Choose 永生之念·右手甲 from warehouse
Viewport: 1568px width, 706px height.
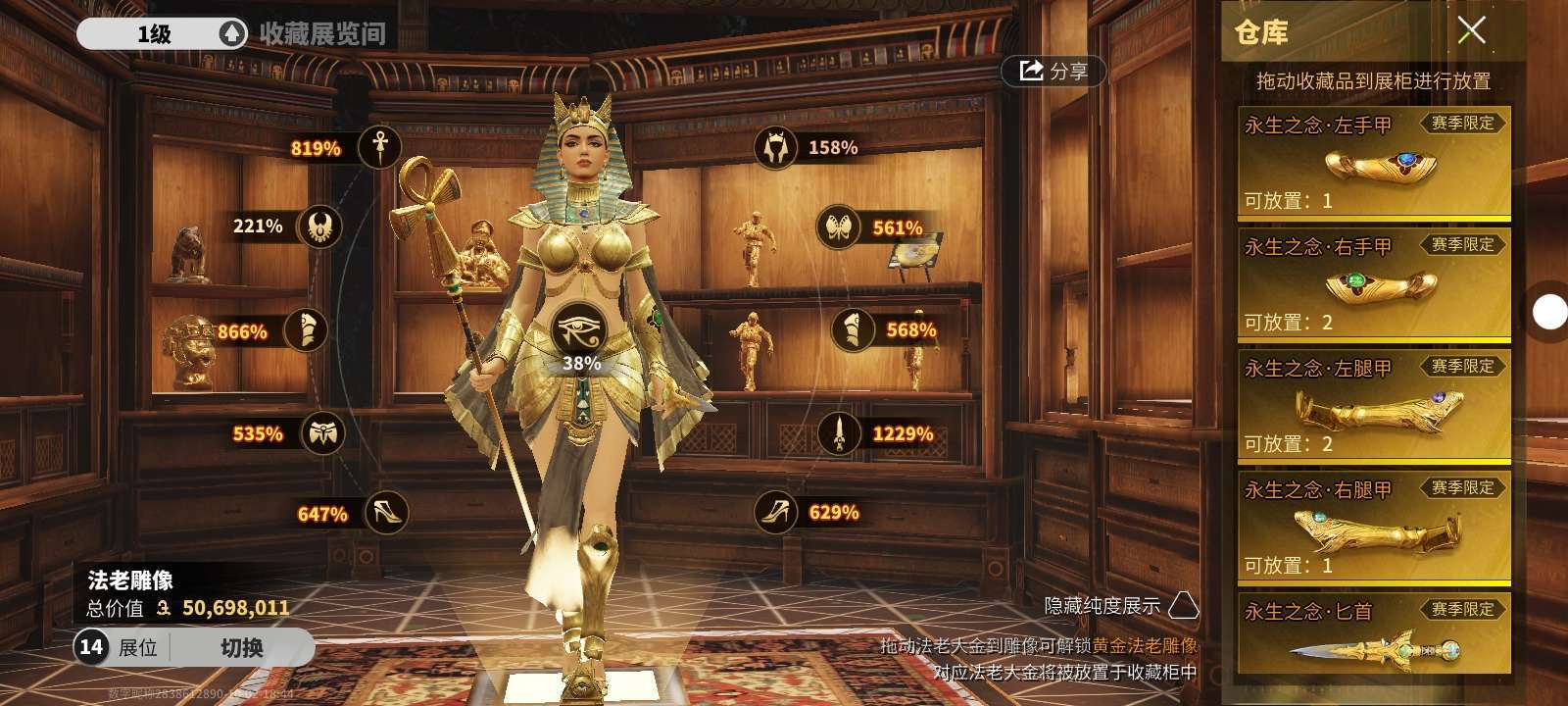click(1373, 284)
